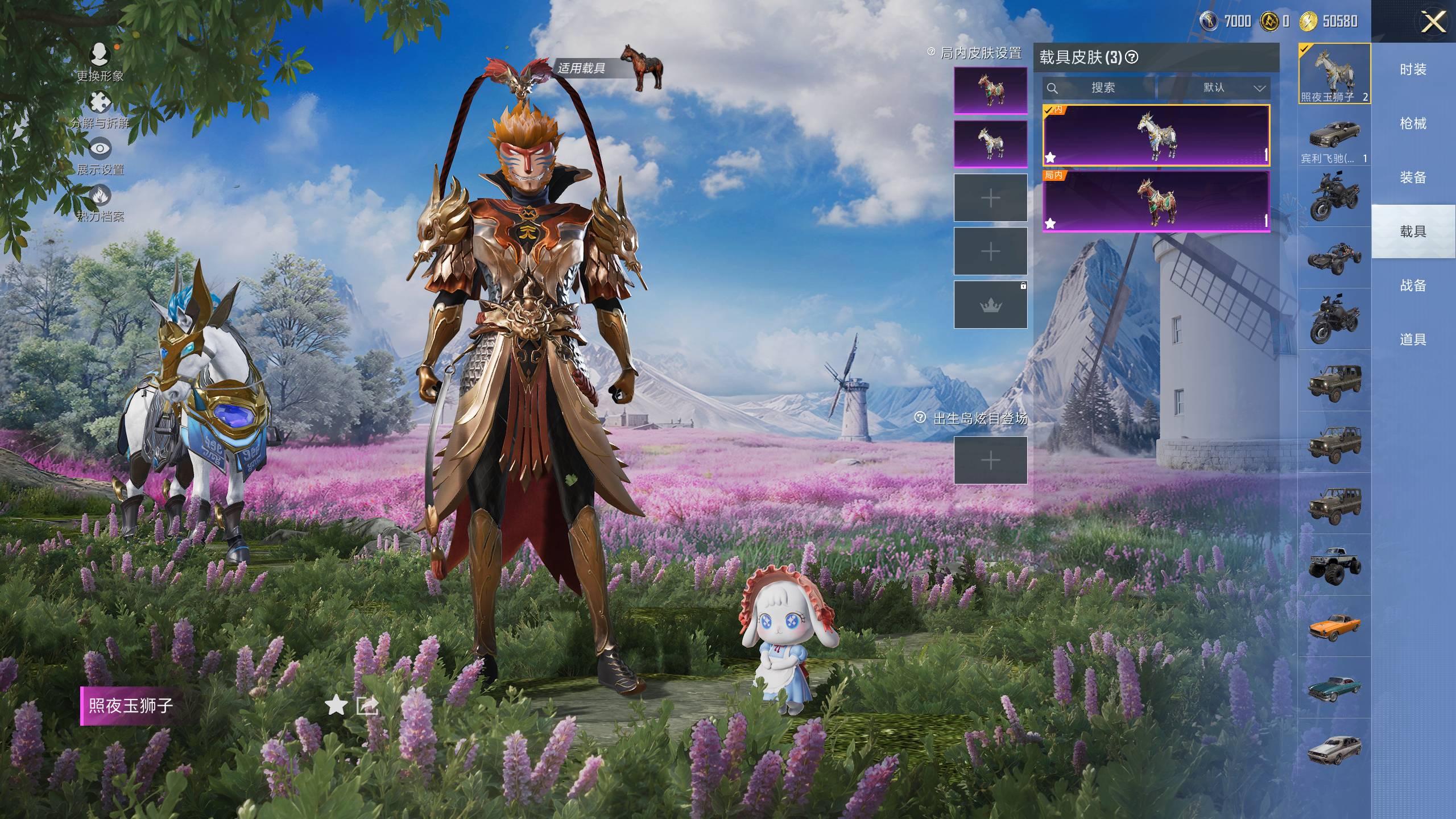The width and height of the screenshot is (1456, 819).
Task: Open the 道具 items tab
Action: tap(1413, 340)
